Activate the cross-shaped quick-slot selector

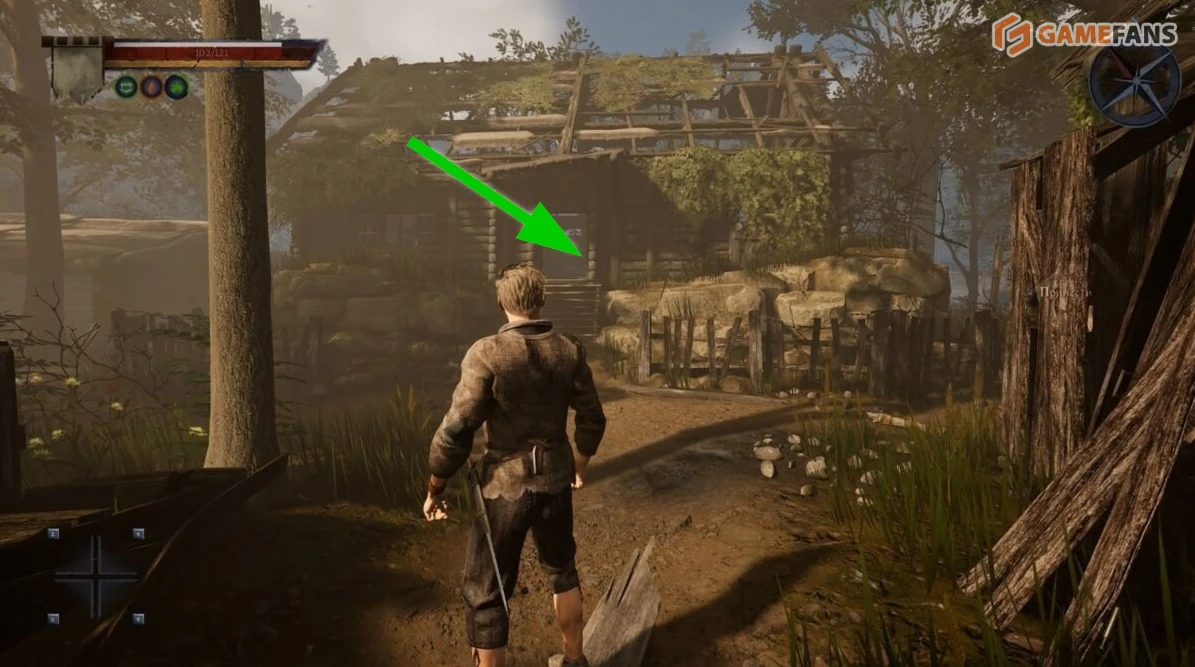click(96, 576)
